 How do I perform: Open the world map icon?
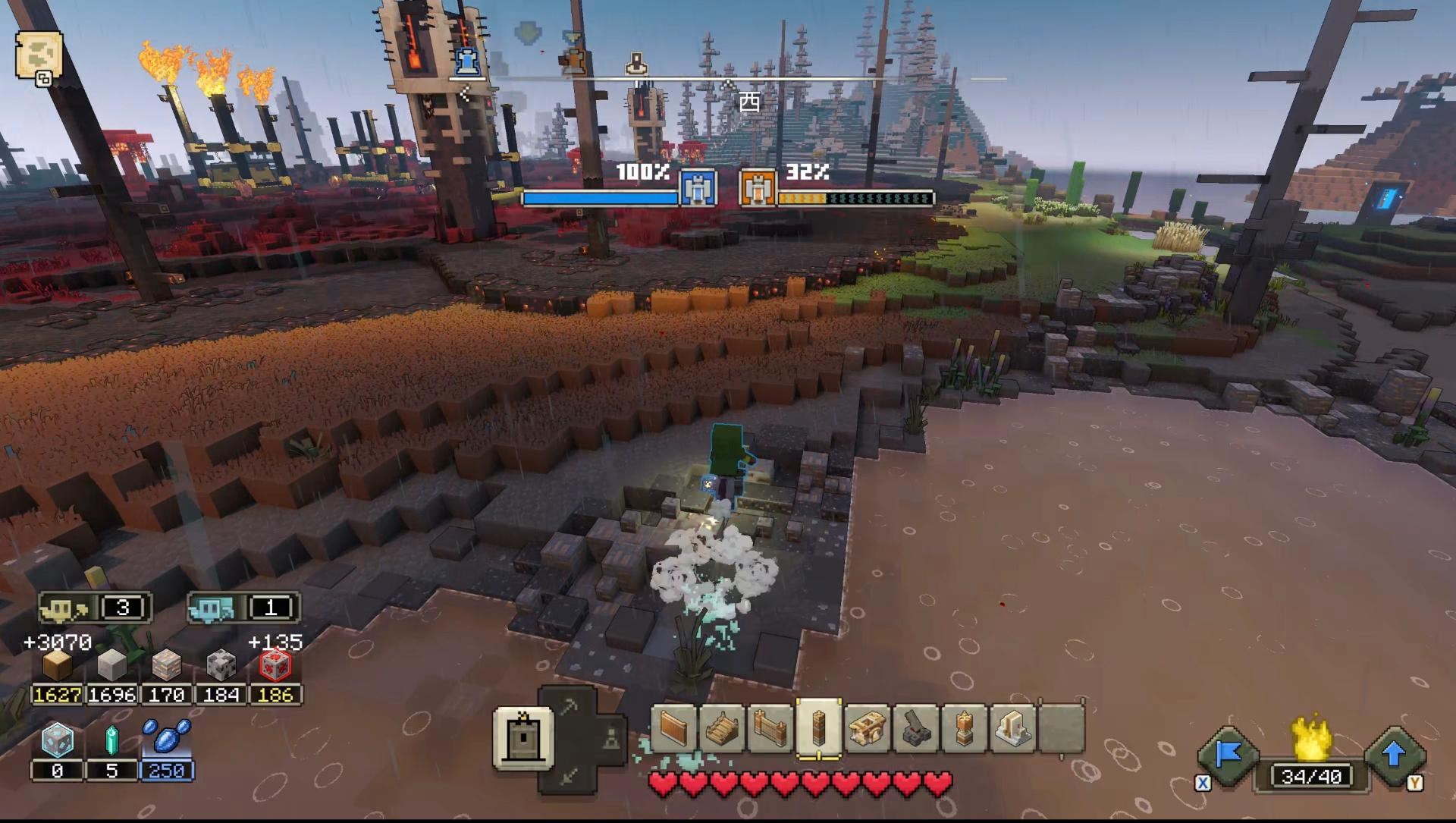point(38,55)
